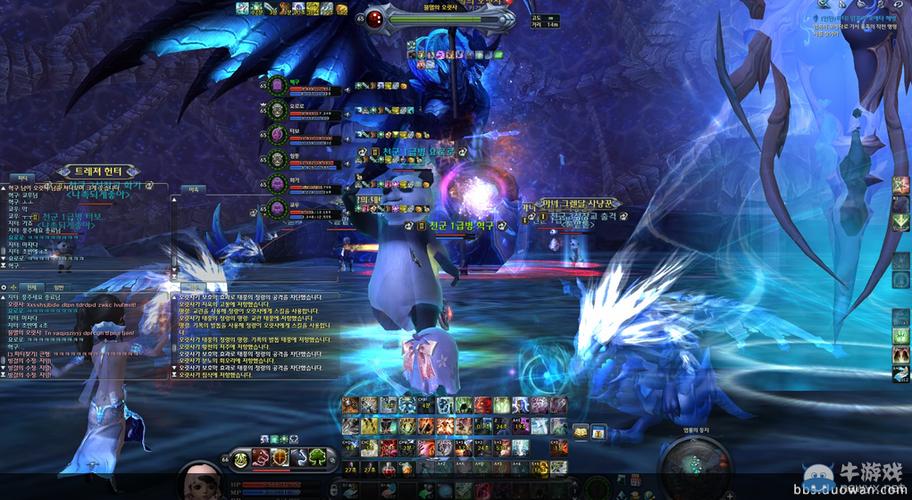The image size is (912, 500).
Task: Select the purple party member portrait
Action: [277, 134]
